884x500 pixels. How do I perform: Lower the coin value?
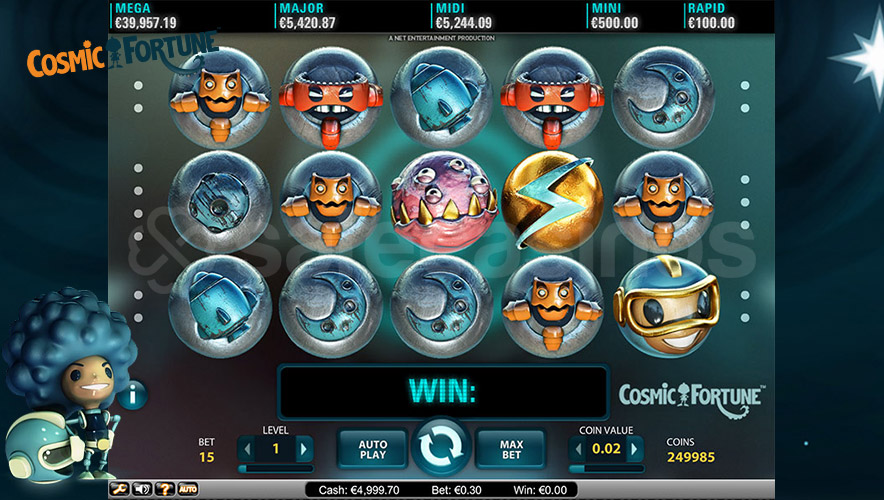point(579,449)
